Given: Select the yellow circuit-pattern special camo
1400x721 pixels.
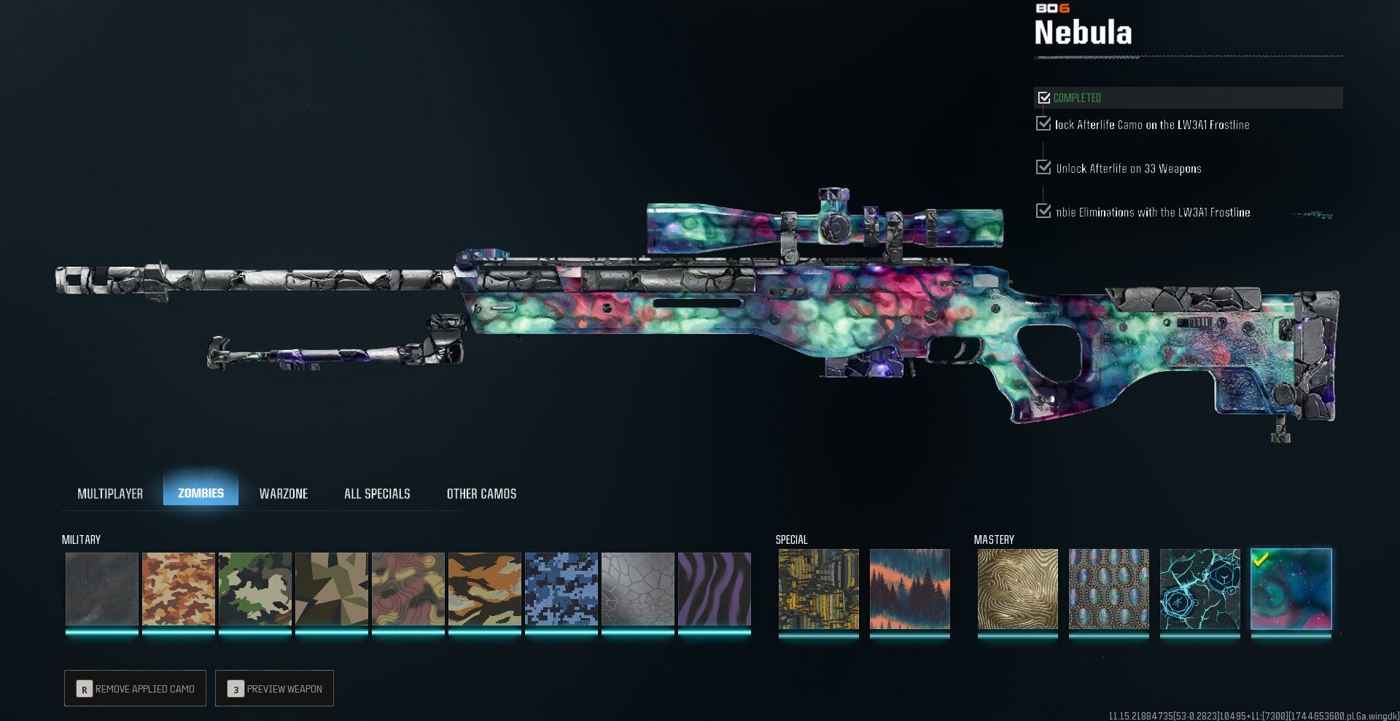Looking at the screenshot, I should (x=819, y=590).
